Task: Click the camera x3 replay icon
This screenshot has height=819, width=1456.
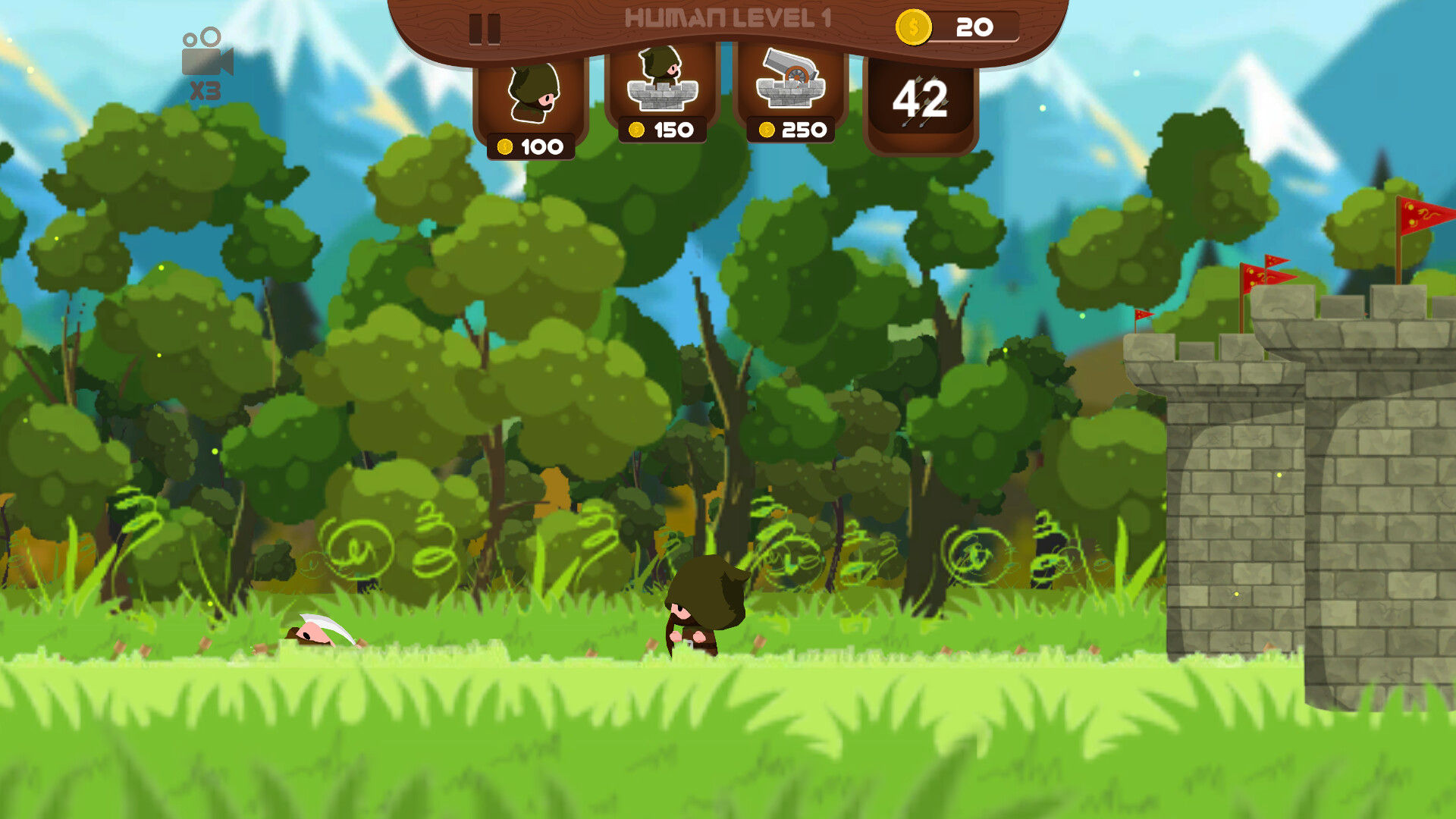Action: click(x=206, y=61)
